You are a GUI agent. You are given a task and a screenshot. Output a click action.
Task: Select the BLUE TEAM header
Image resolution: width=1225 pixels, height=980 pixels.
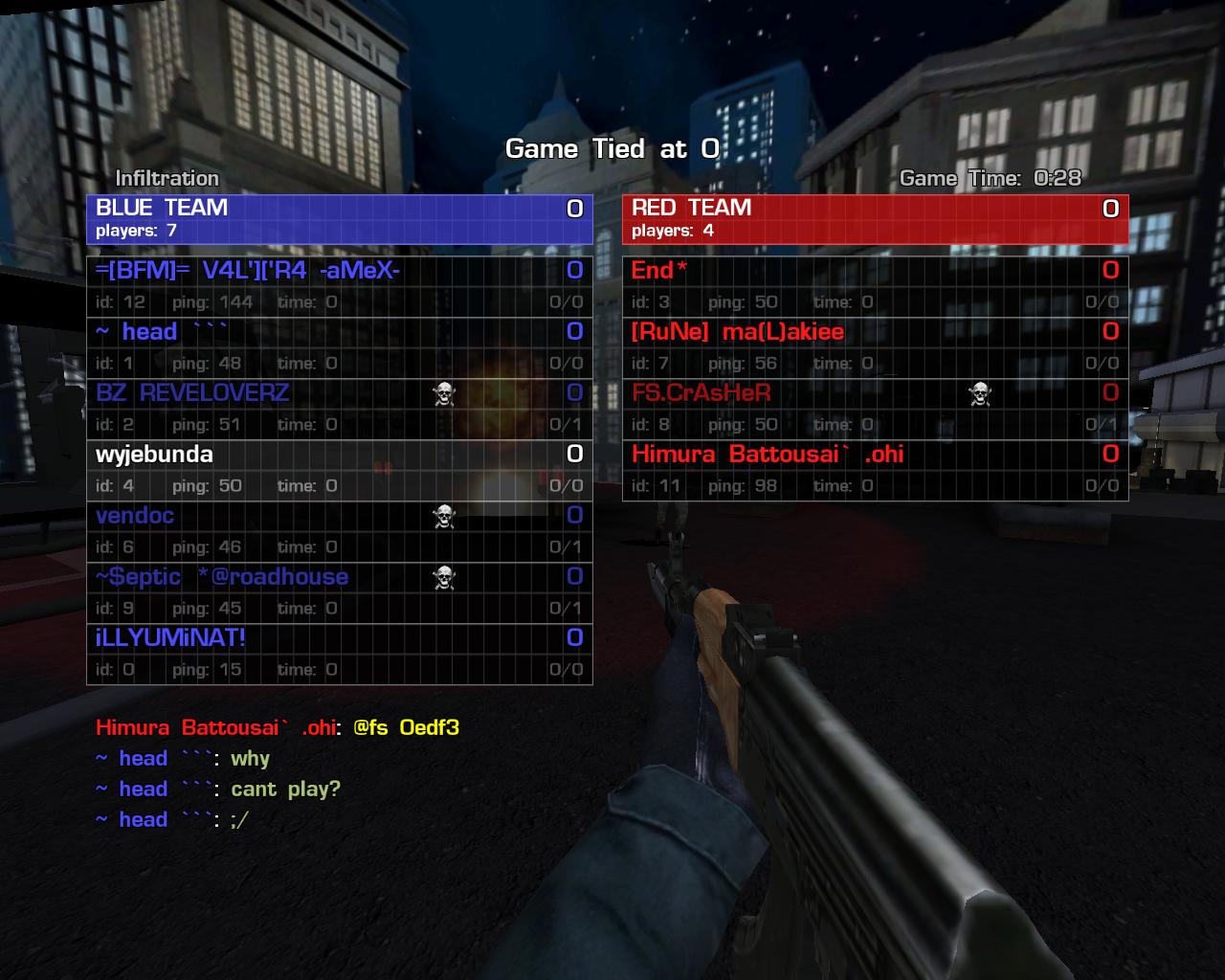(339, 218)
